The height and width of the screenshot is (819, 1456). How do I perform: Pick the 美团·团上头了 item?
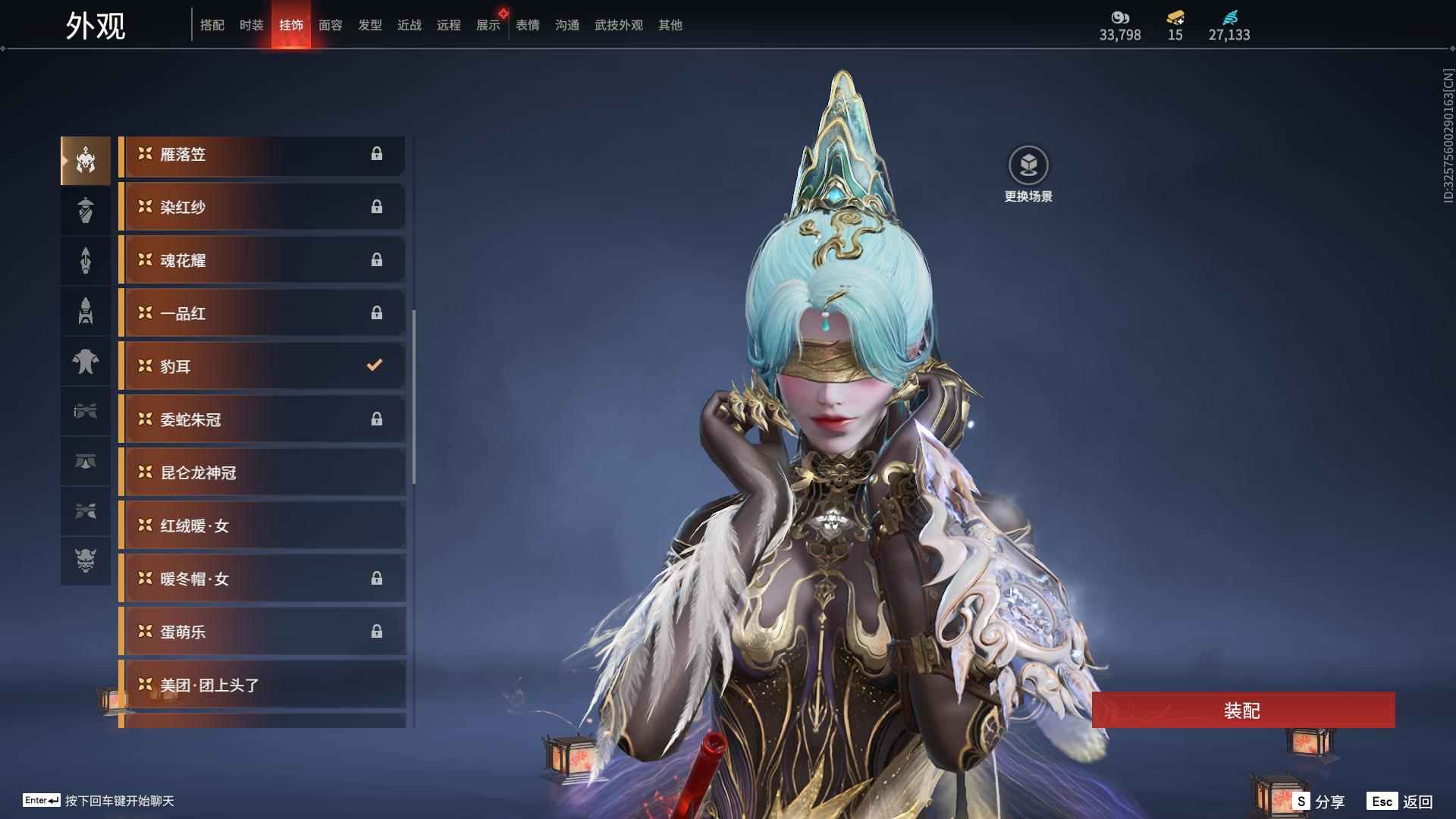262,685
